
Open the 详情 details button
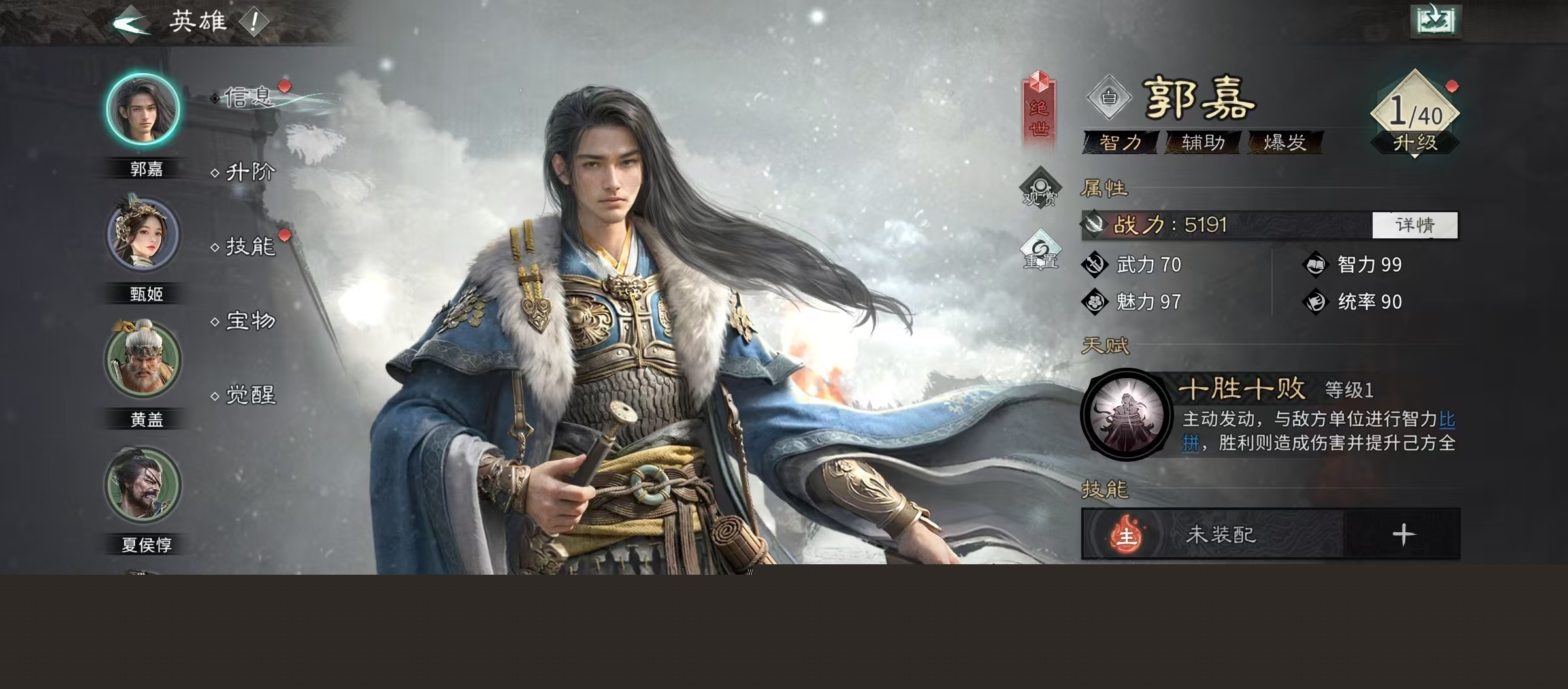1414,225
